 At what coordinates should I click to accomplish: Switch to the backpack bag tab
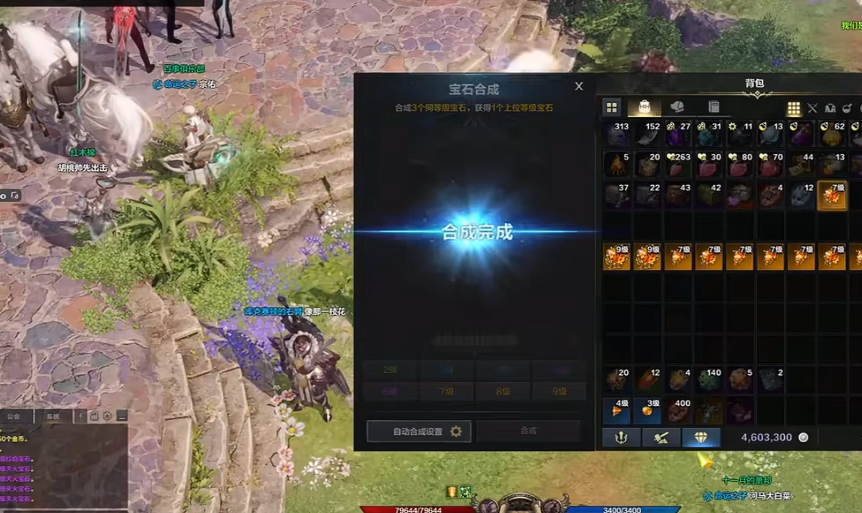645,107
